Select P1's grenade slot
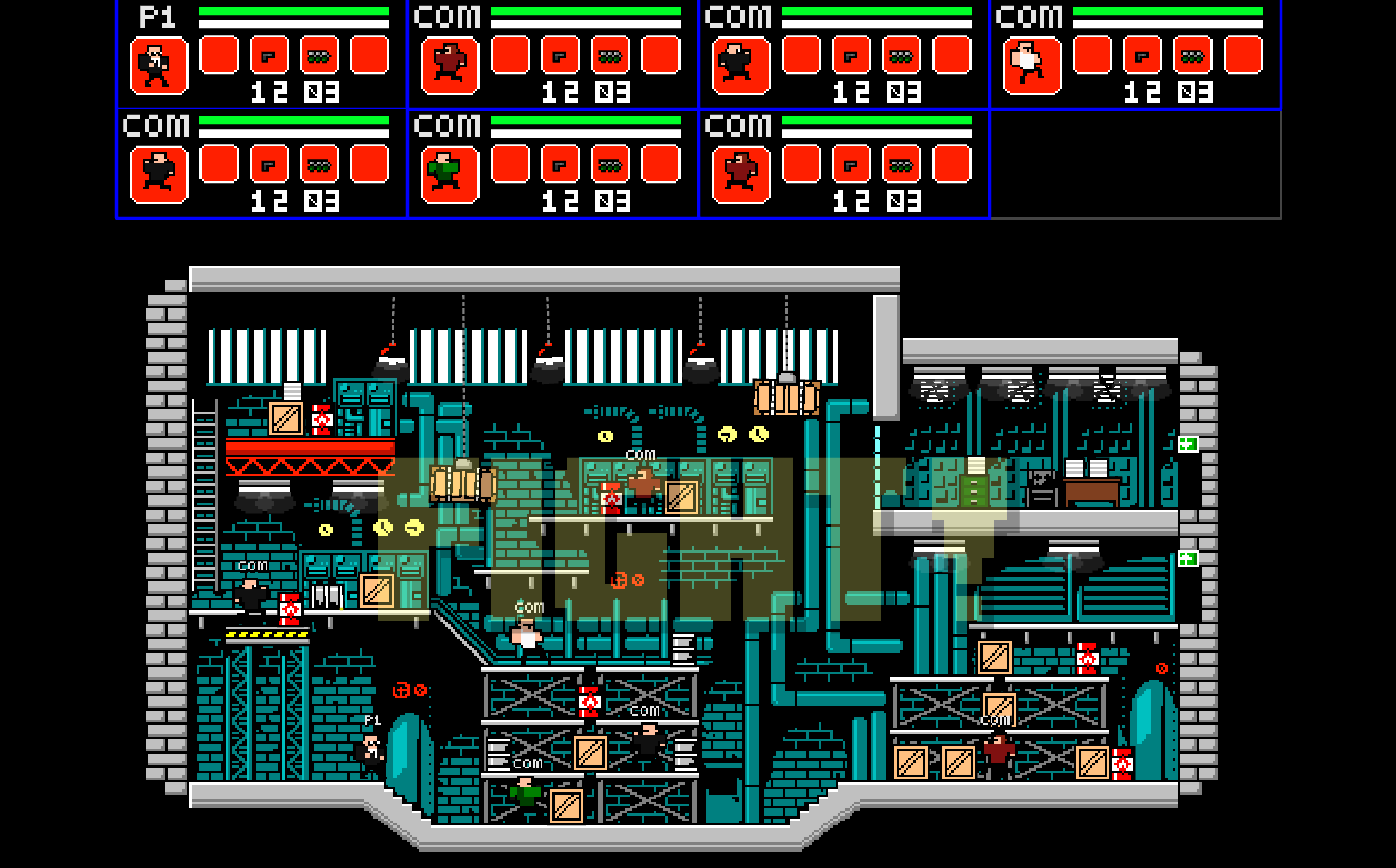Image resolution: width=1396 pixels, height=868 pixels. [320, 56]
